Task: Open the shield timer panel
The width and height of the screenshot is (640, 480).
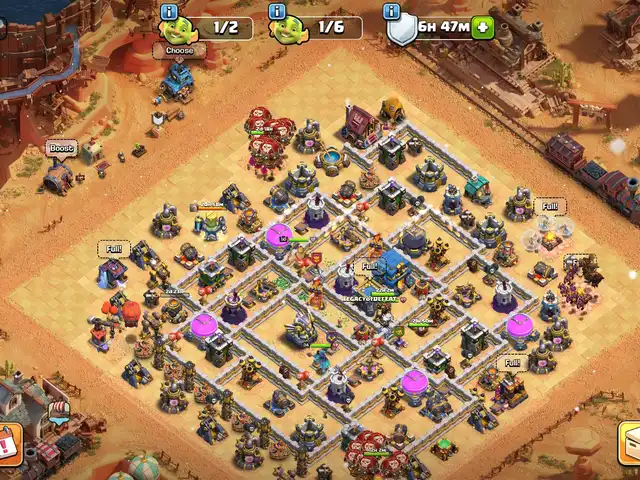Action: click(440, 28)
